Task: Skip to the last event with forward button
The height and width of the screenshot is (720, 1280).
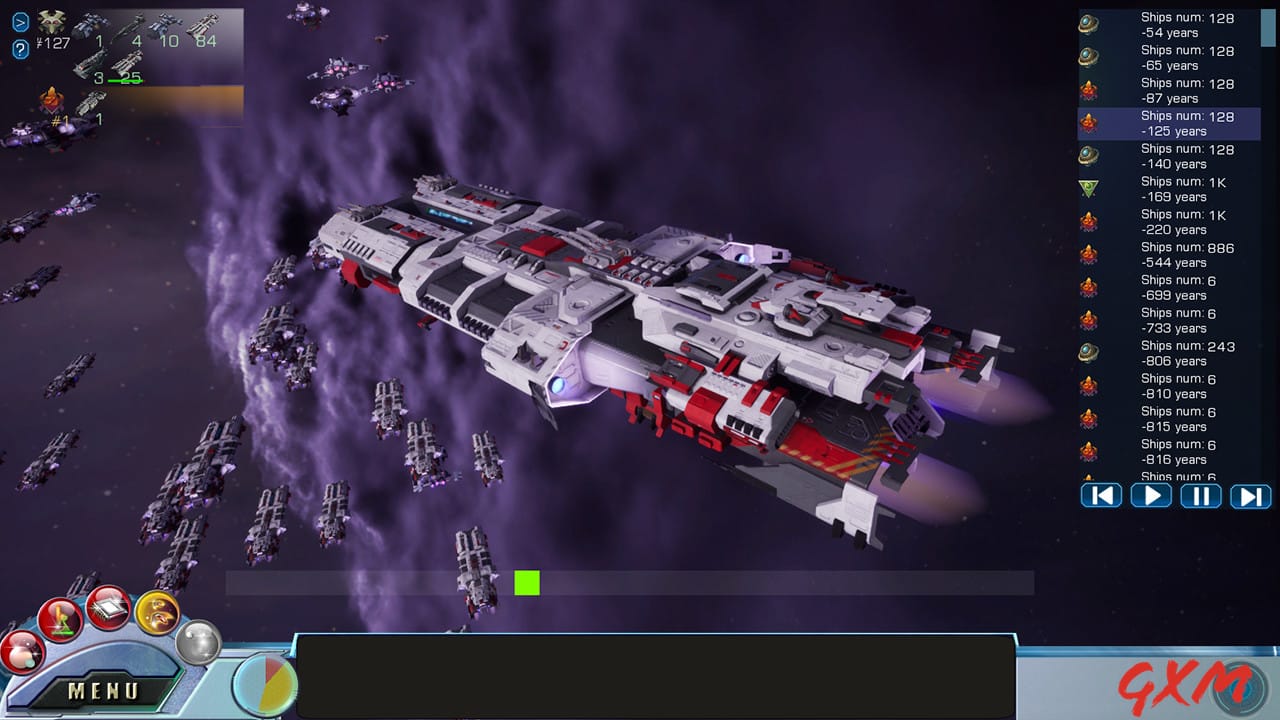Action: pos(1250,495)
